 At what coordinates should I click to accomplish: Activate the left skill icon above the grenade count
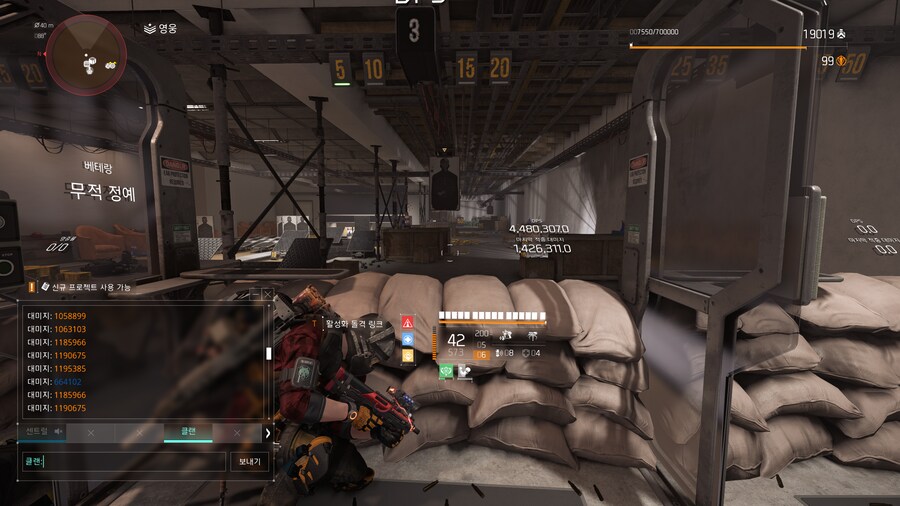(507, 336)
